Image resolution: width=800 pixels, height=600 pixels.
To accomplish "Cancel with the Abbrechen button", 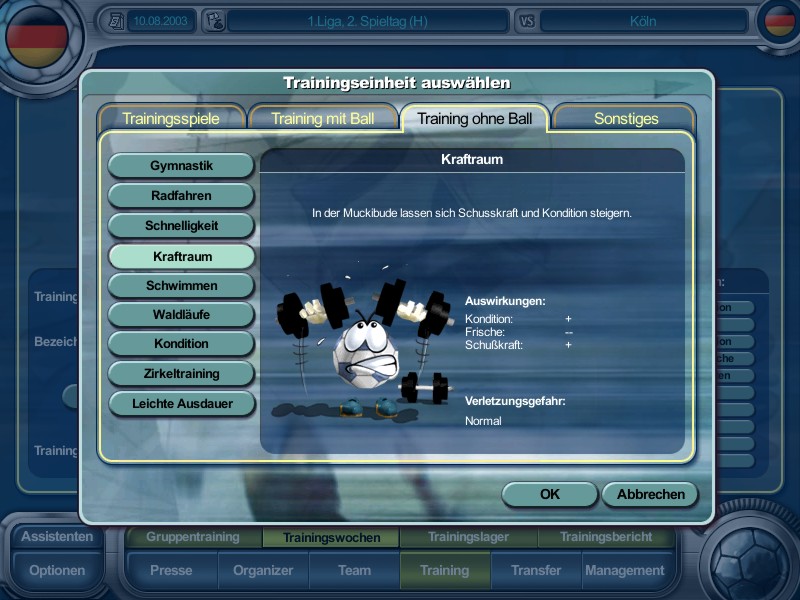I will (650, 494).
